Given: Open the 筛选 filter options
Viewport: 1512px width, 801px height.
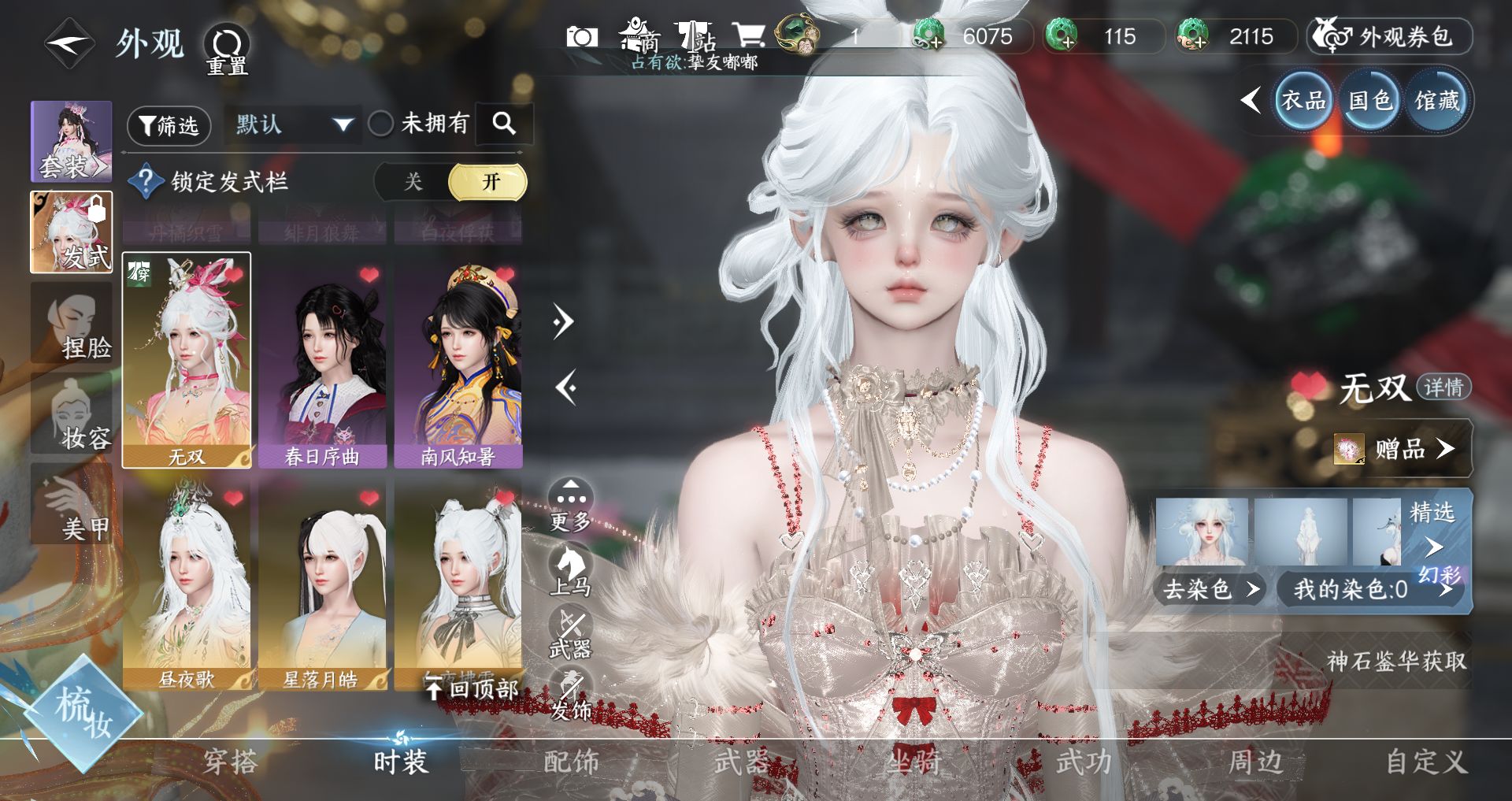Looking at the screenshot, I should click(x=169, y=125).
